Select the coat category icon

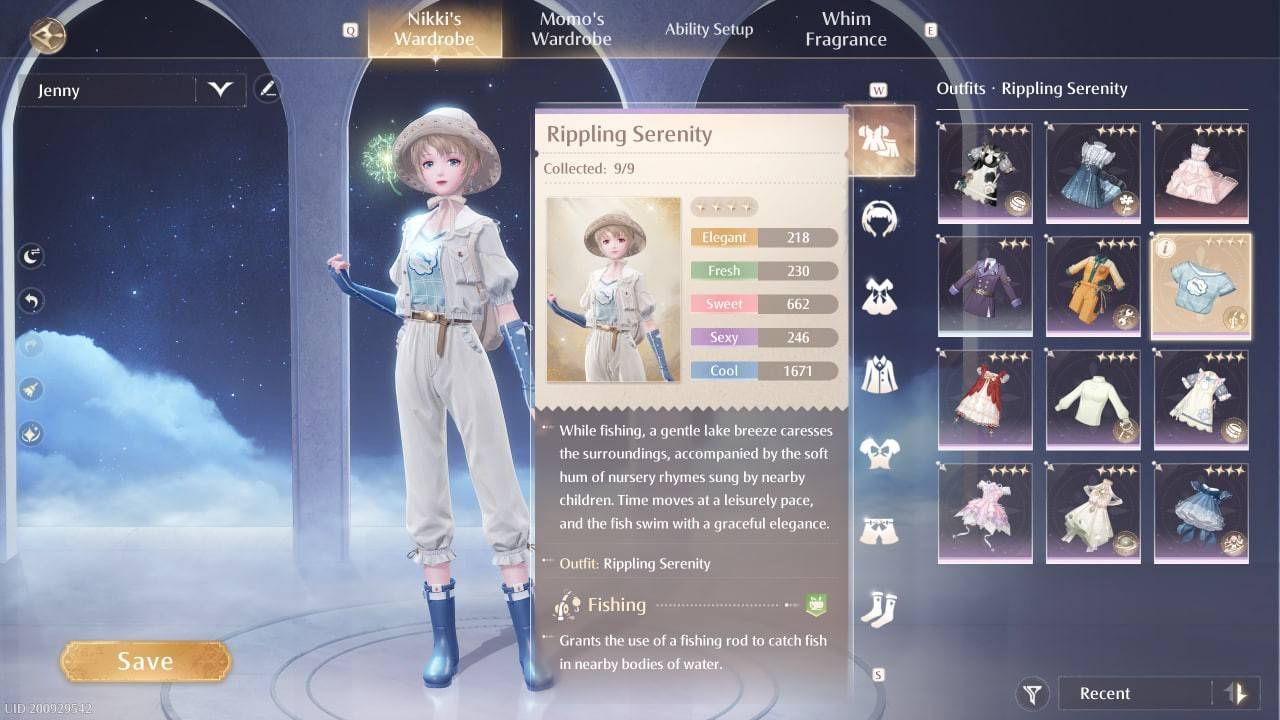pyautogui.click(x=880, y=372)
